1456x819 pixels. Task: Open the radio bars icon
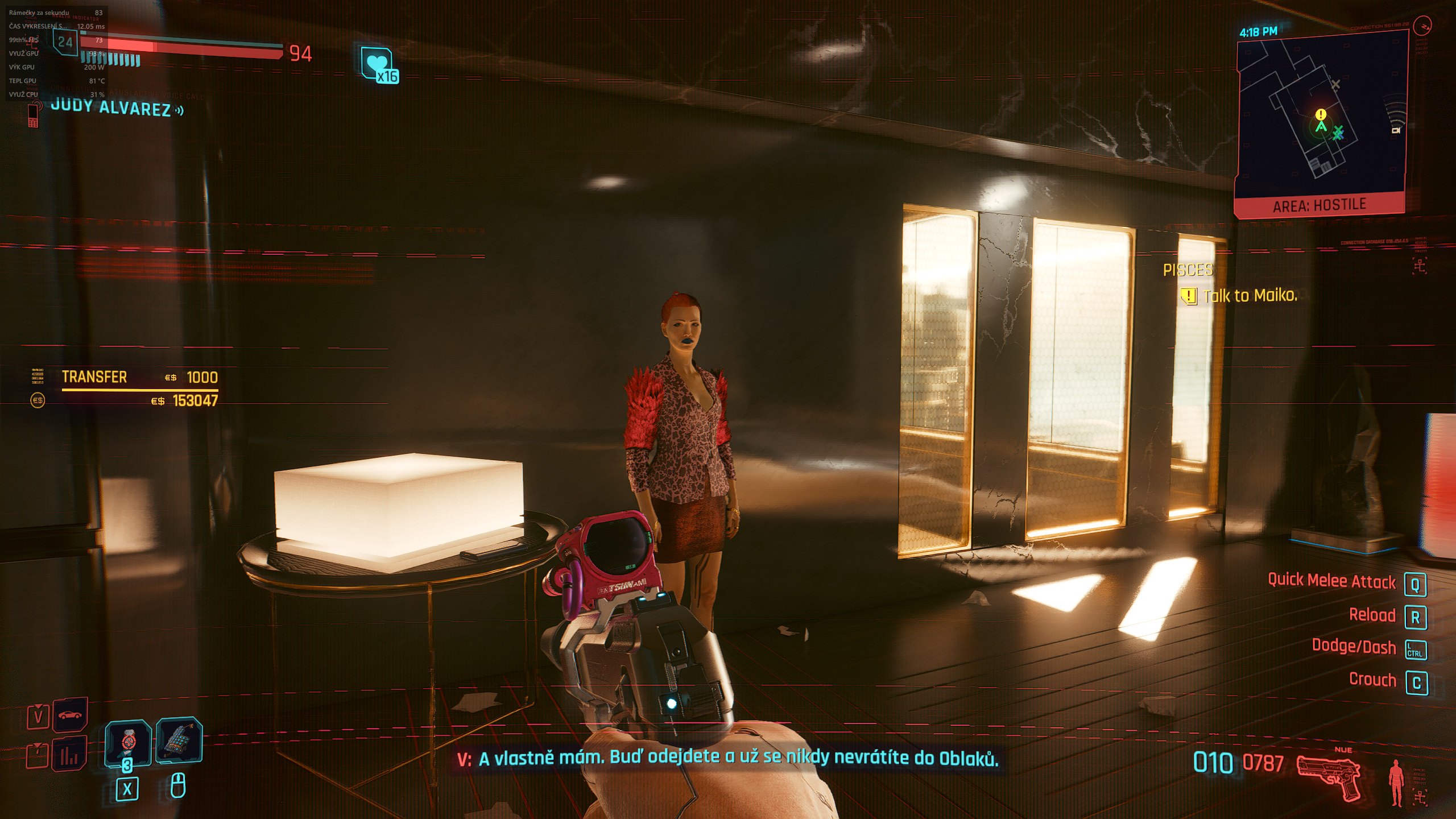(x=69, y=754)
